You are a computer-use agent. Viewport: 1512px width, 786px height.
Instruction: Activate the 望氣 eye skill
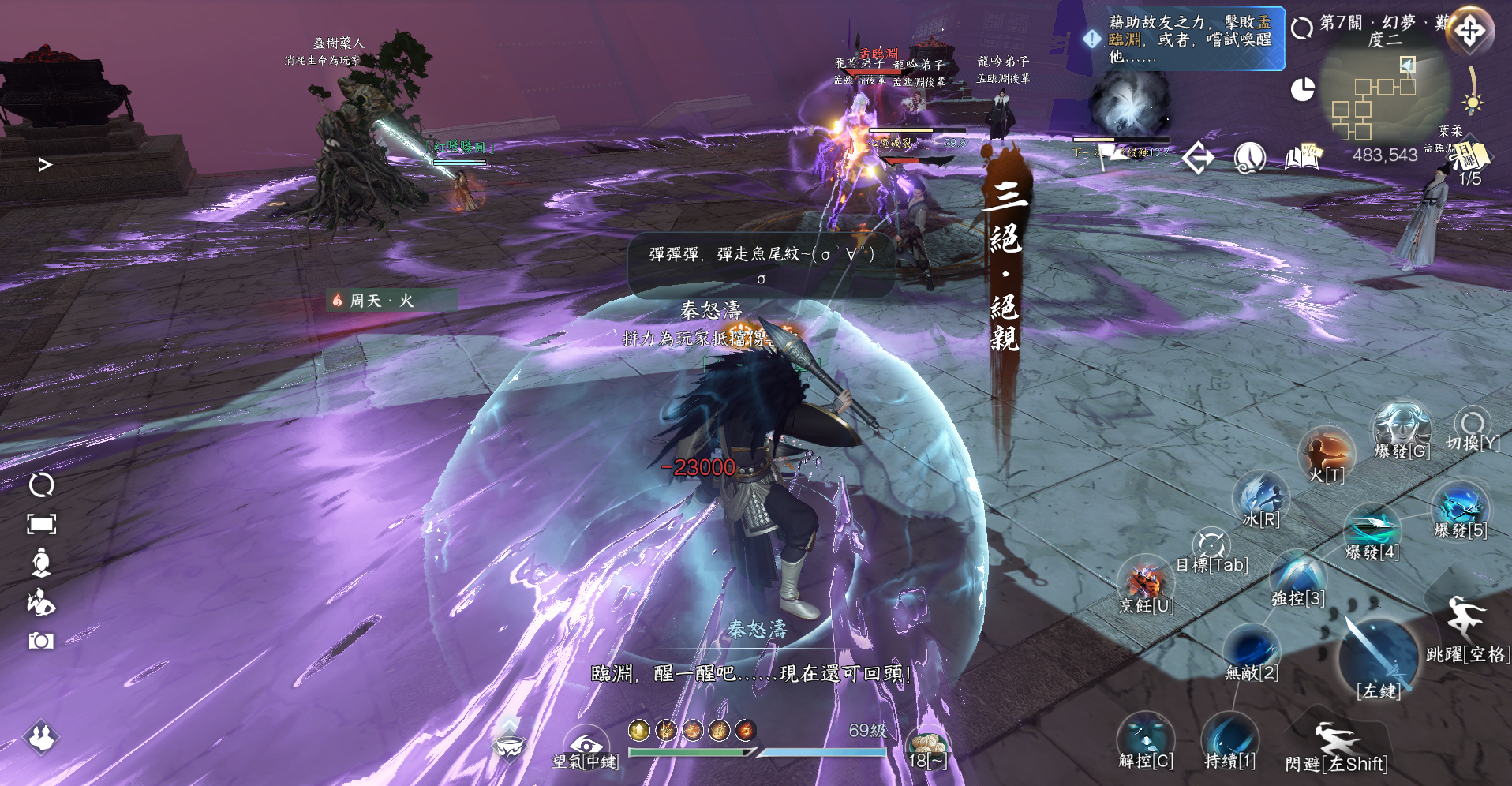586,745
